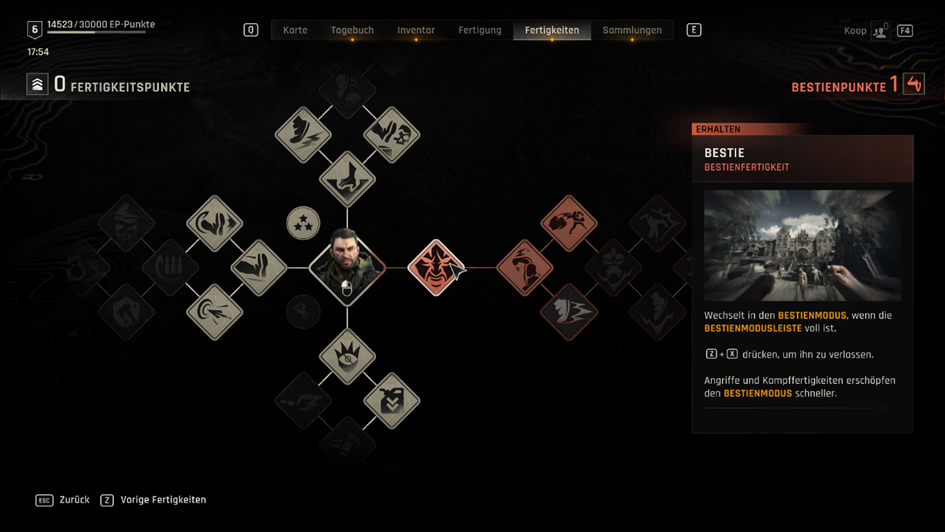945x532 pixels.
Task: Show the Sammlungen tab
Action: click(x=632, y=30)
